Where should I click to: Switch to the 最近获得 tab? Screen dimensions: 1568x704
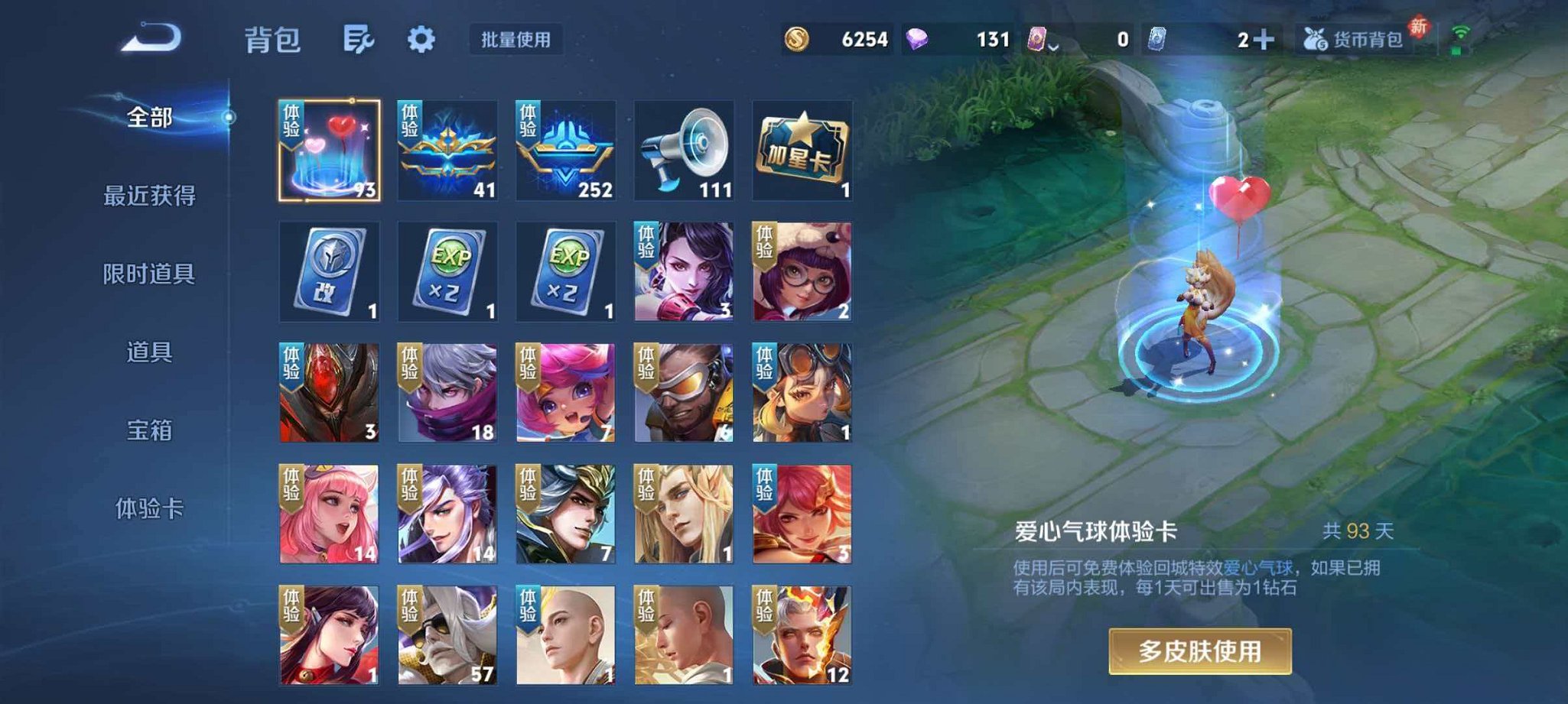click(150, 196)
